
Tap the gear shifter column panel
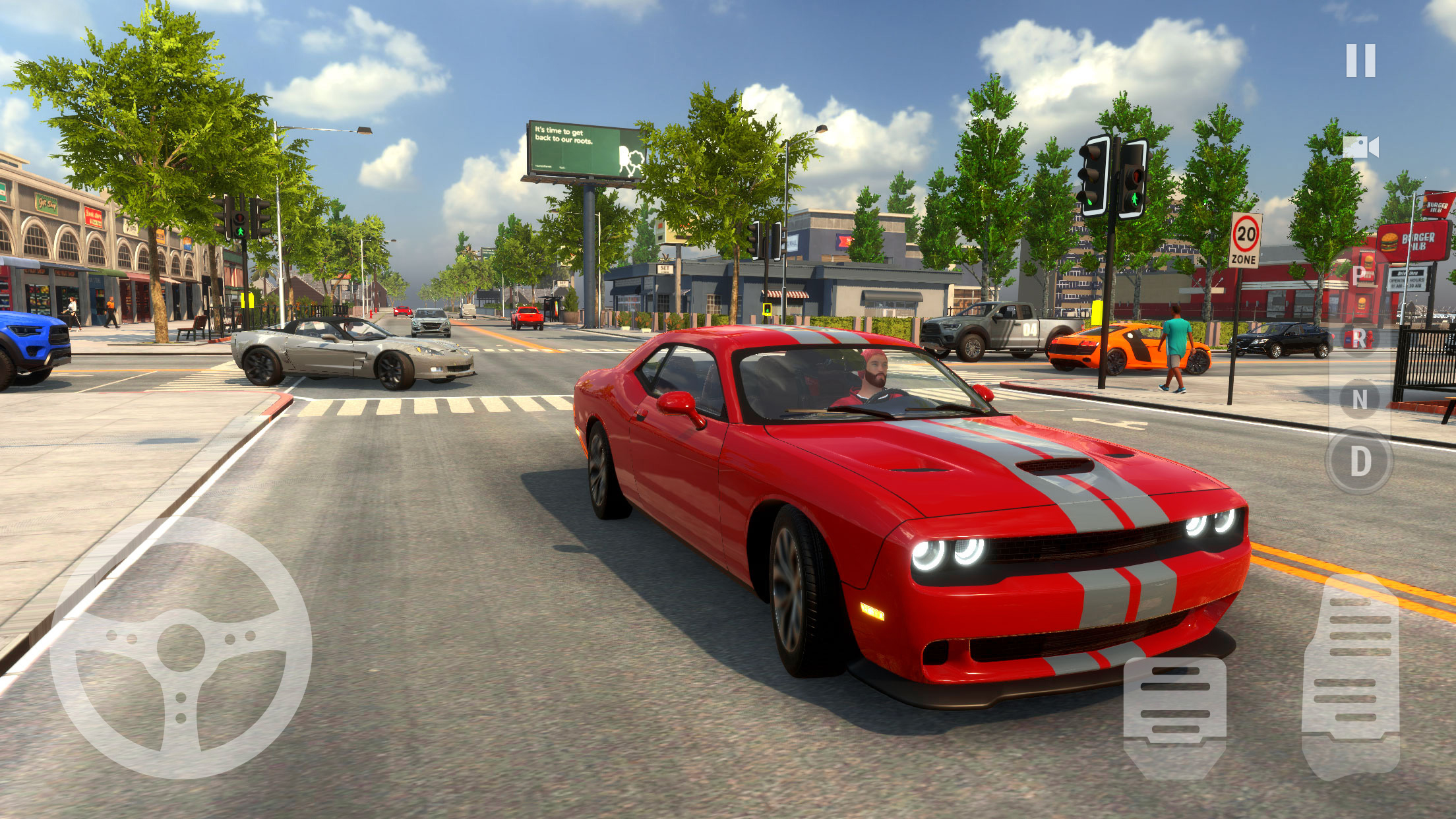[x=1361, y=369]
